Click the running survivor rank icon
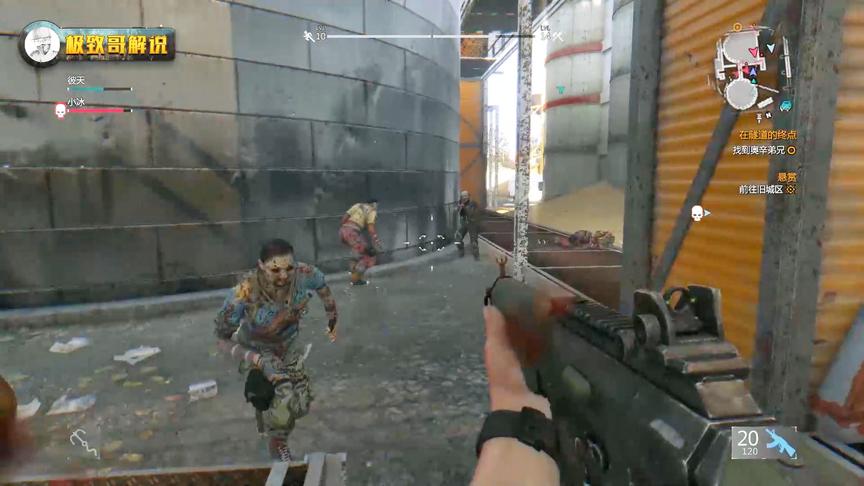 click(x=309, y=37)
